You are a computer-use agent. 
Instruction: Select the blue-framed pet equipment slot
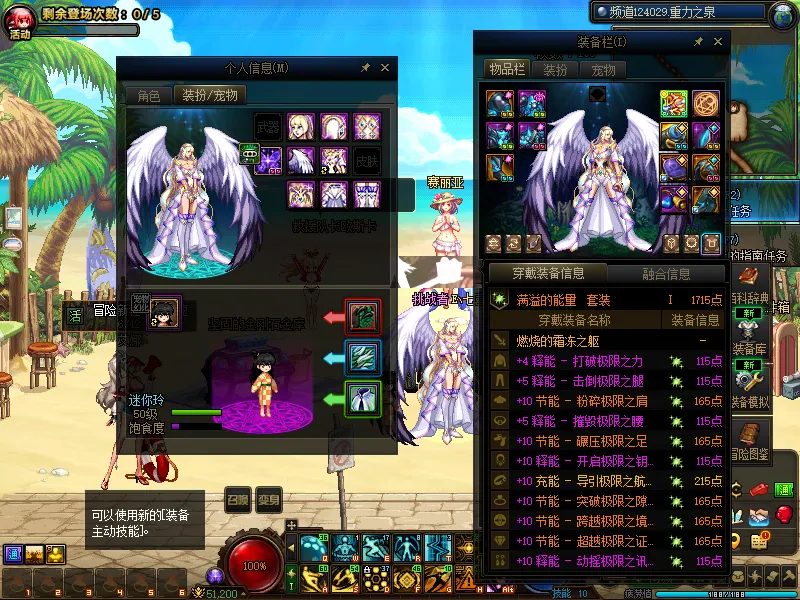tap(362, 357)
